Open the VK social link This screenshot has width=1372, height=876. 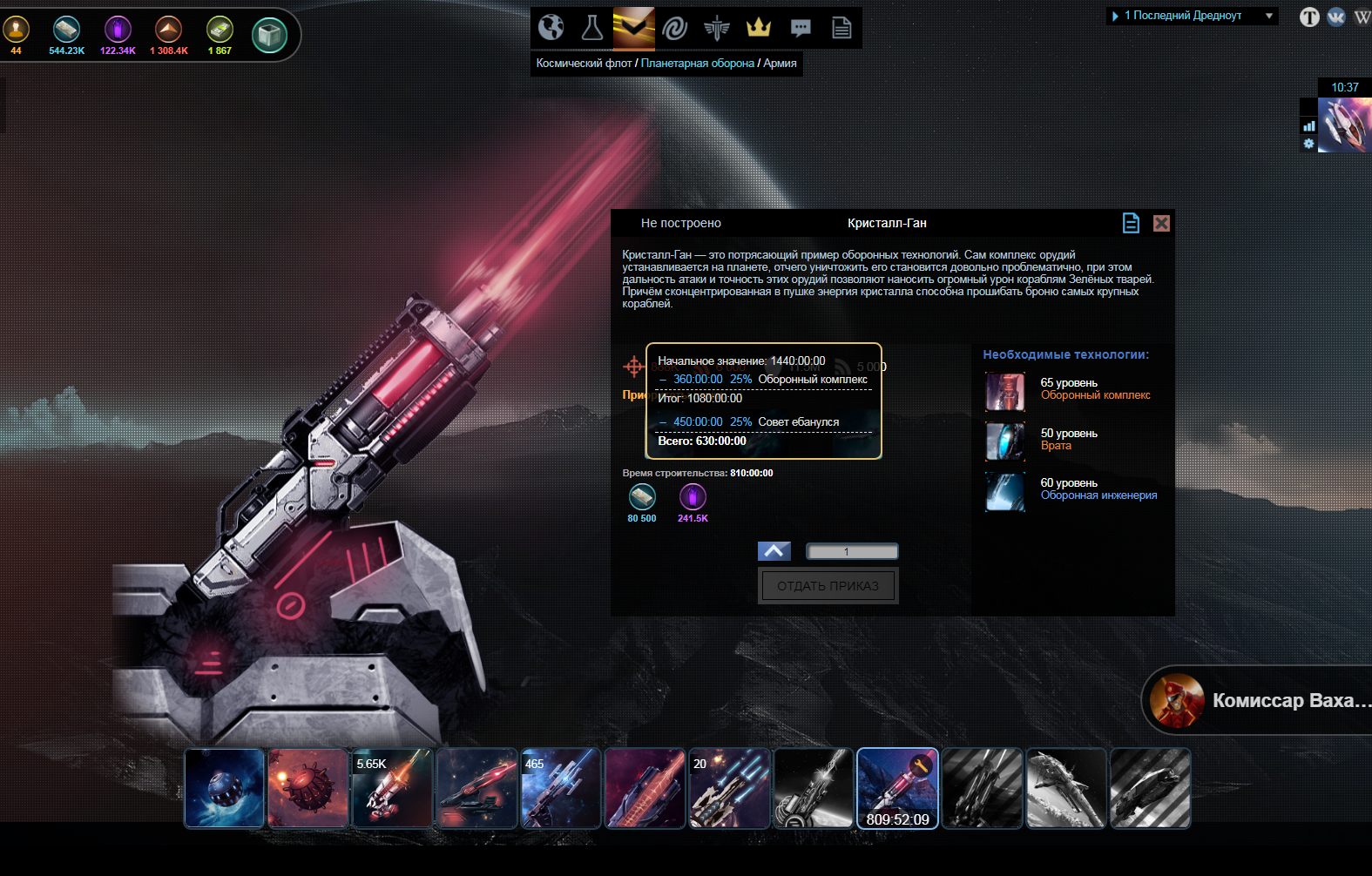point(1336,17)
